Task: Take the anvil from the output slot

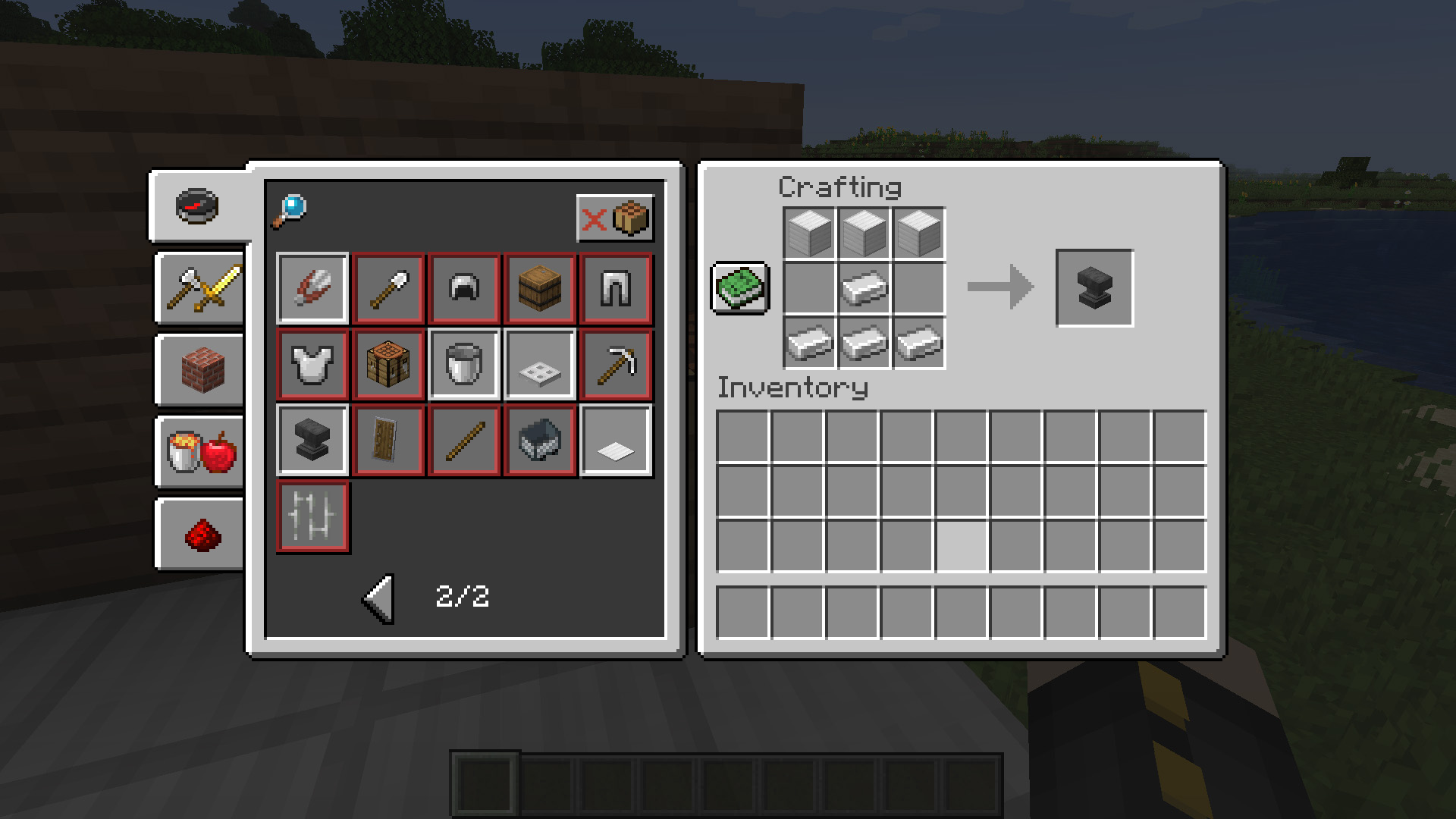Action: (x=1094, y=288)
